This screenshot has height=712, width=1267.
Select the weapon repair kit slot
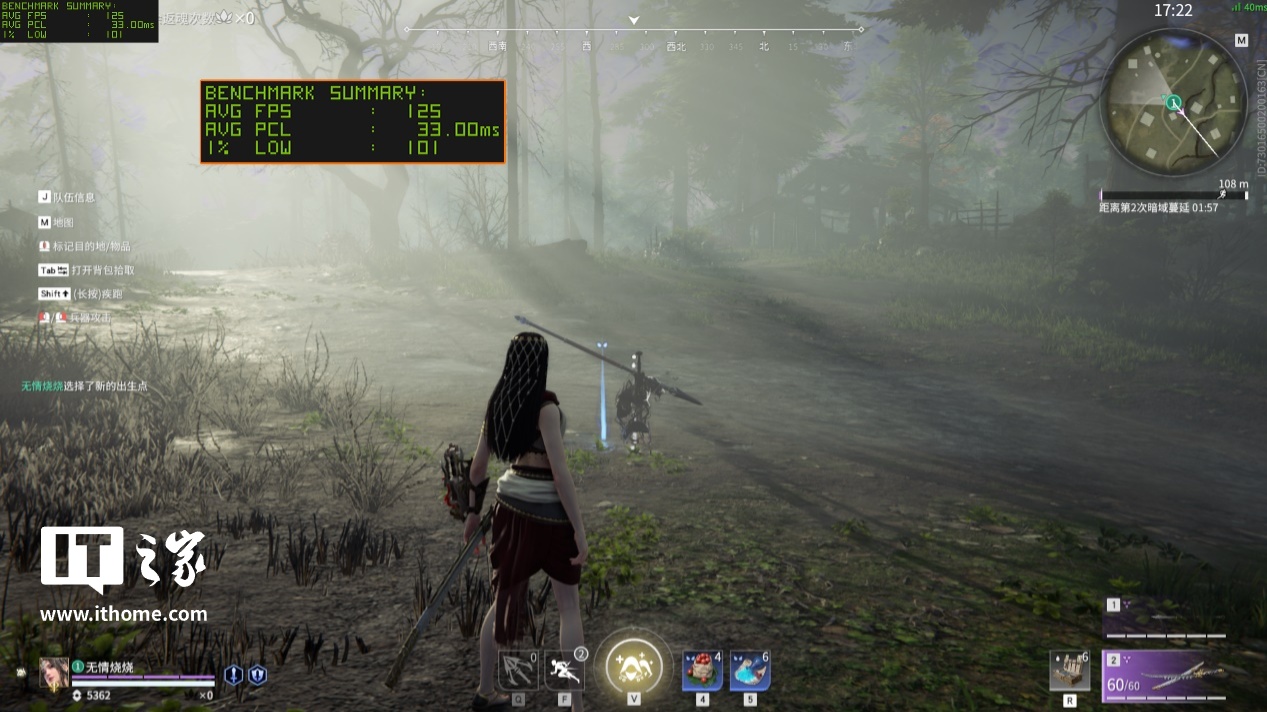click(1069, 671)
